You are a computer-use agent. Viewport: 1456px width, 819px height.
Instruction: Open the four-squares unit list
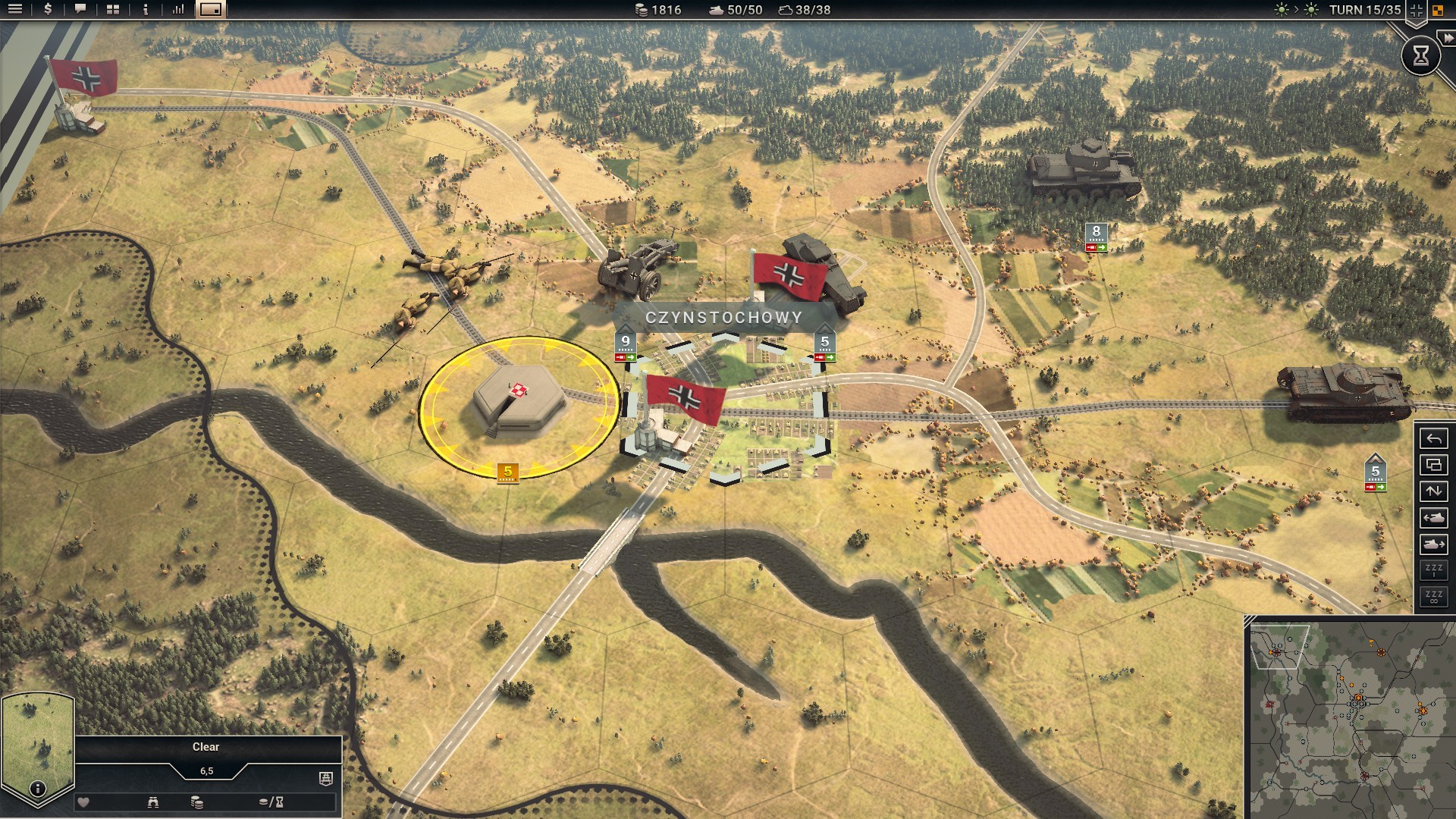click(x=113, y=10)
